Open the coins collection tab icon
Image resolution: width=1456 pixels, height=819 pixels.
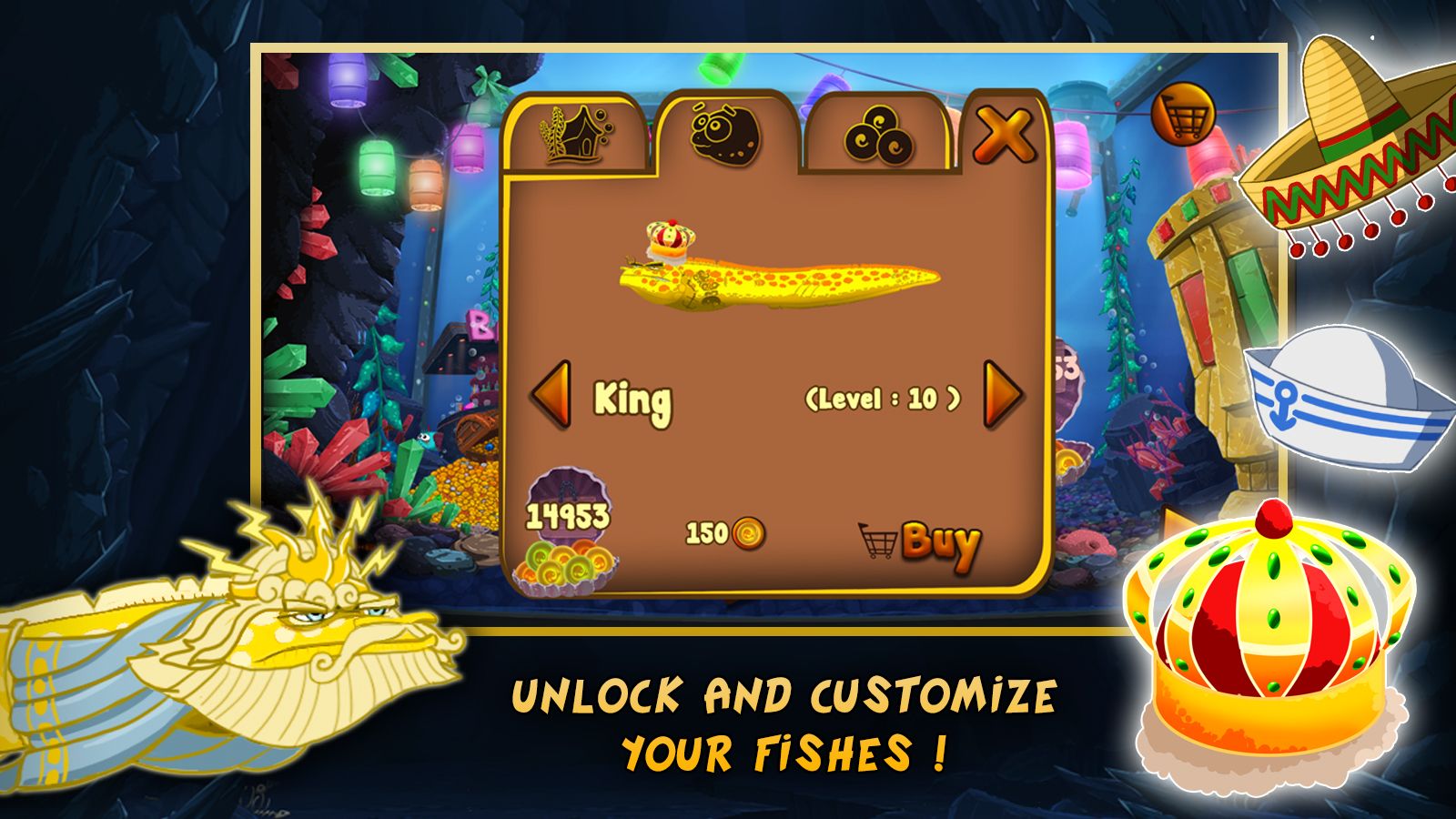coord(877,133)
